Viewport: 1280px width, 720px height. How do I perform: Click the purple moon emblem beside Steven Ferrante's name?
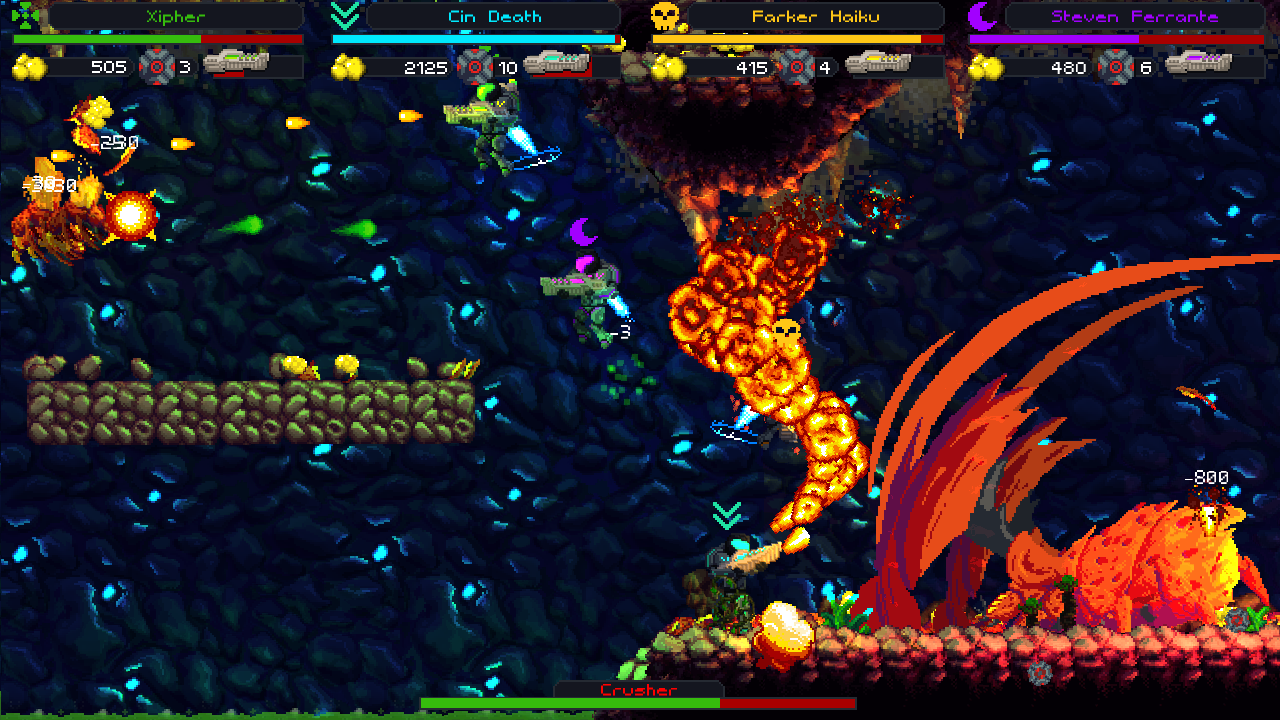click(983, 16)
